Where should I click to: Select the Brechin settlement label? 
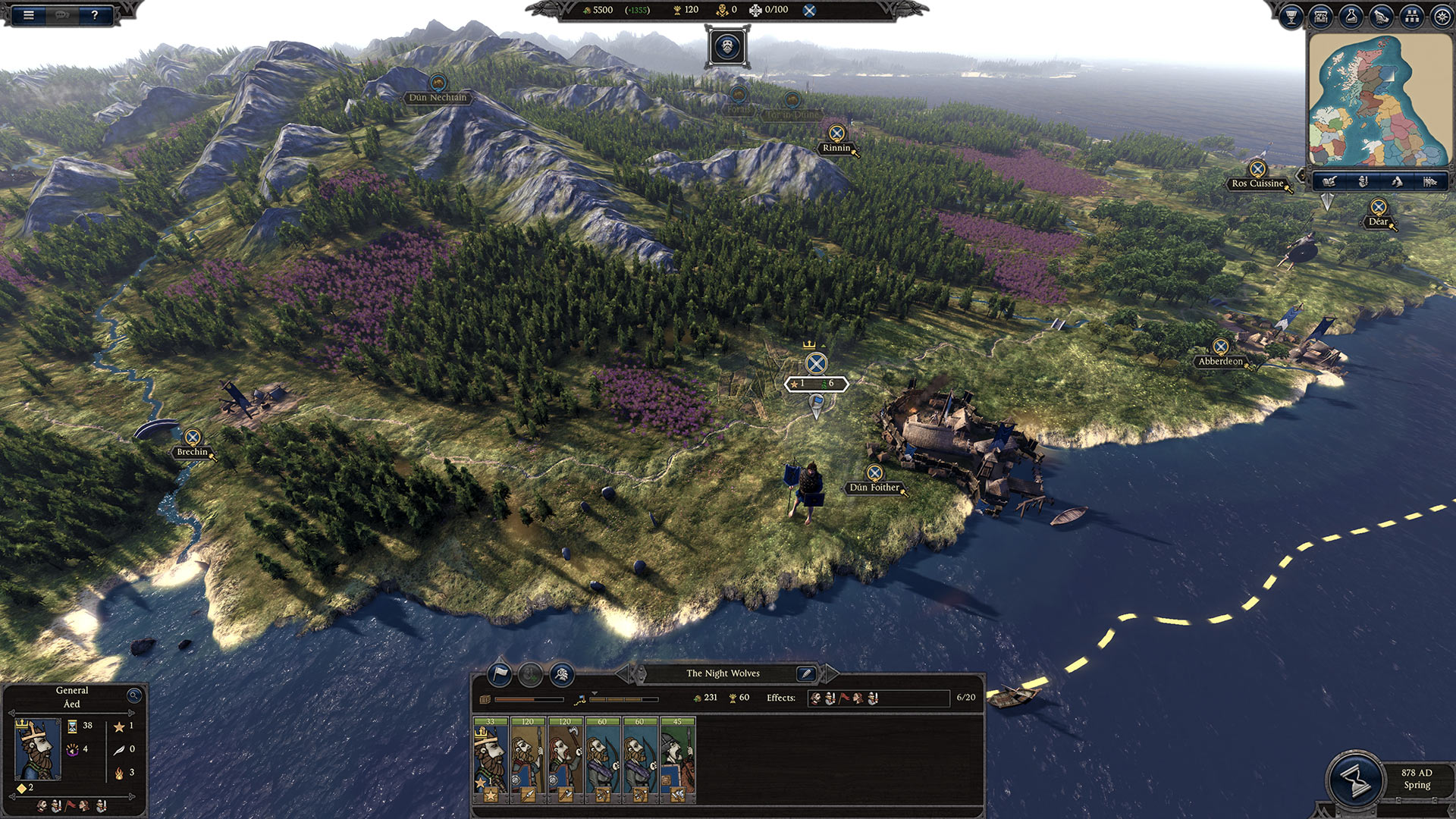coord(192,452)
